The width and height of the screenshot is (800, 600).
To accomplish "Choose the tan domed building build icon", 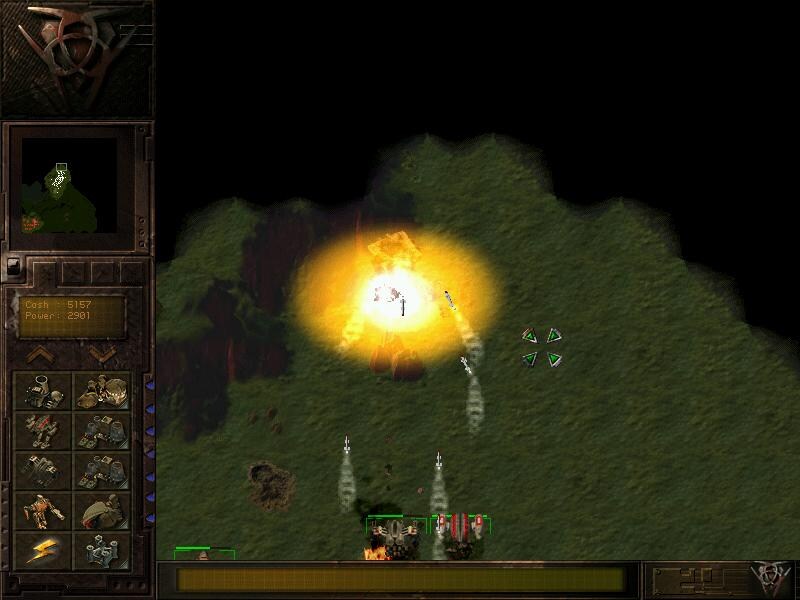I will [102, 390].
